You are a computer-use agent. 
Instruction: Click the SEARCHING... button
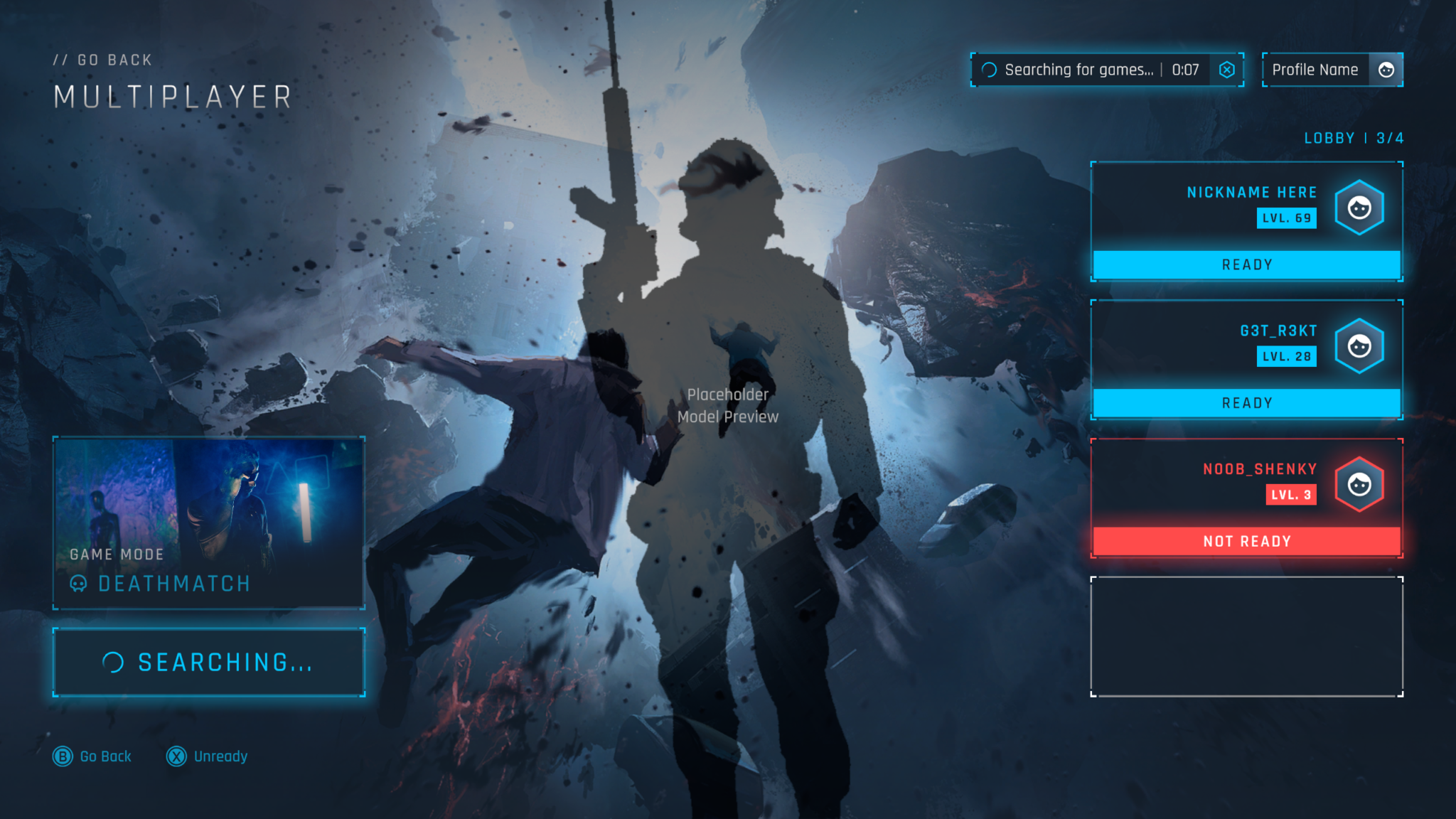click(x=208, y=662)
